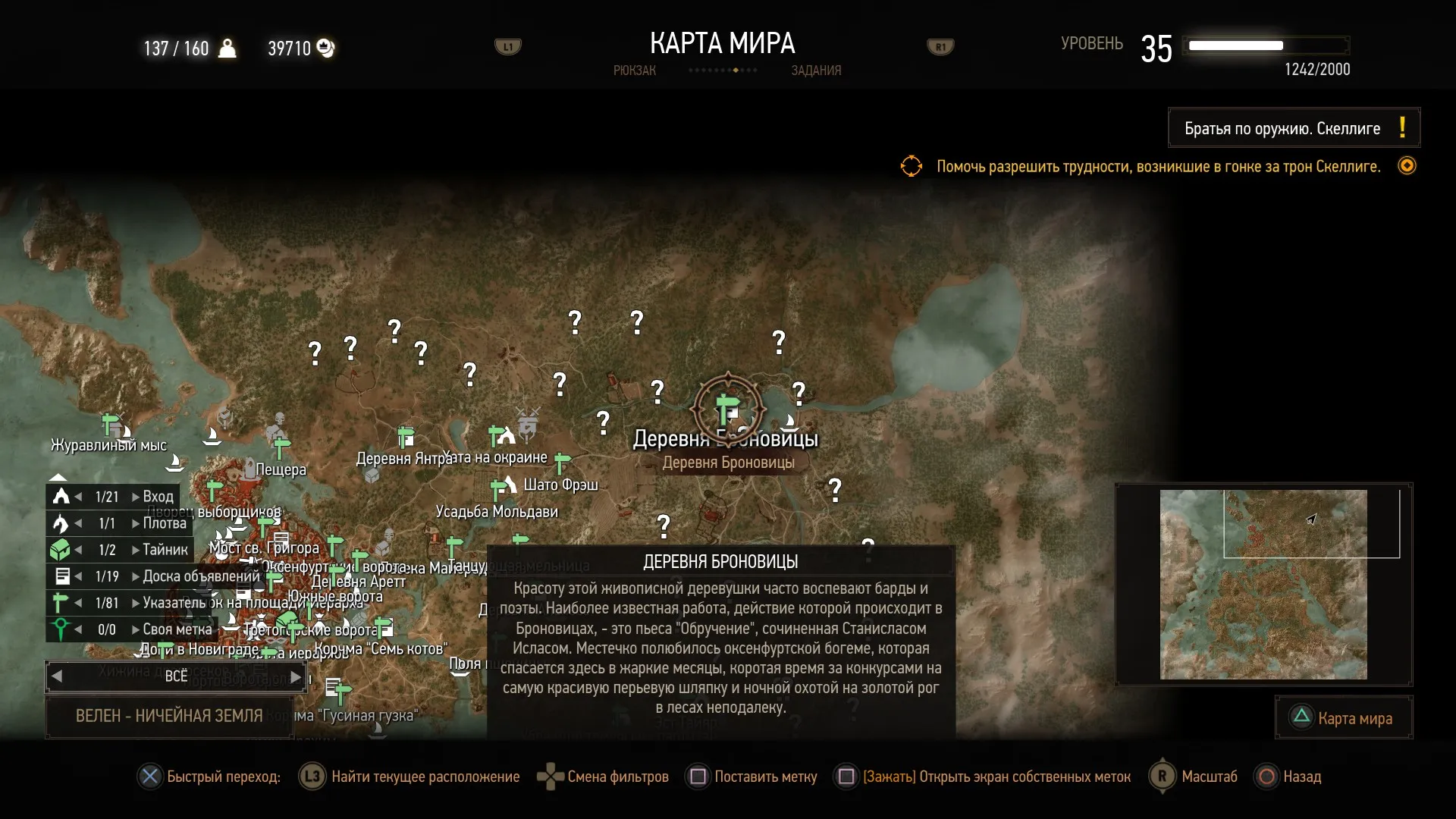
Task: Click the minimap overview of the region
Action: pos(1263,584)
